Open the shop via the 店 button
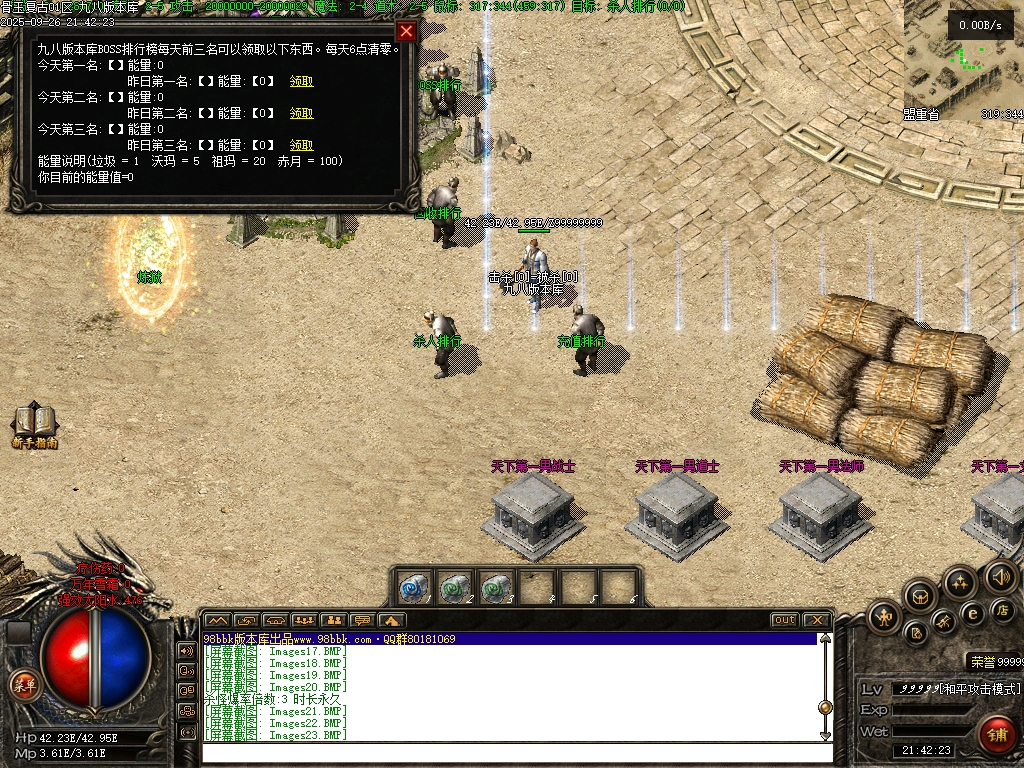This screenshot has height=768, width=1024. [x=1003, y=609]
